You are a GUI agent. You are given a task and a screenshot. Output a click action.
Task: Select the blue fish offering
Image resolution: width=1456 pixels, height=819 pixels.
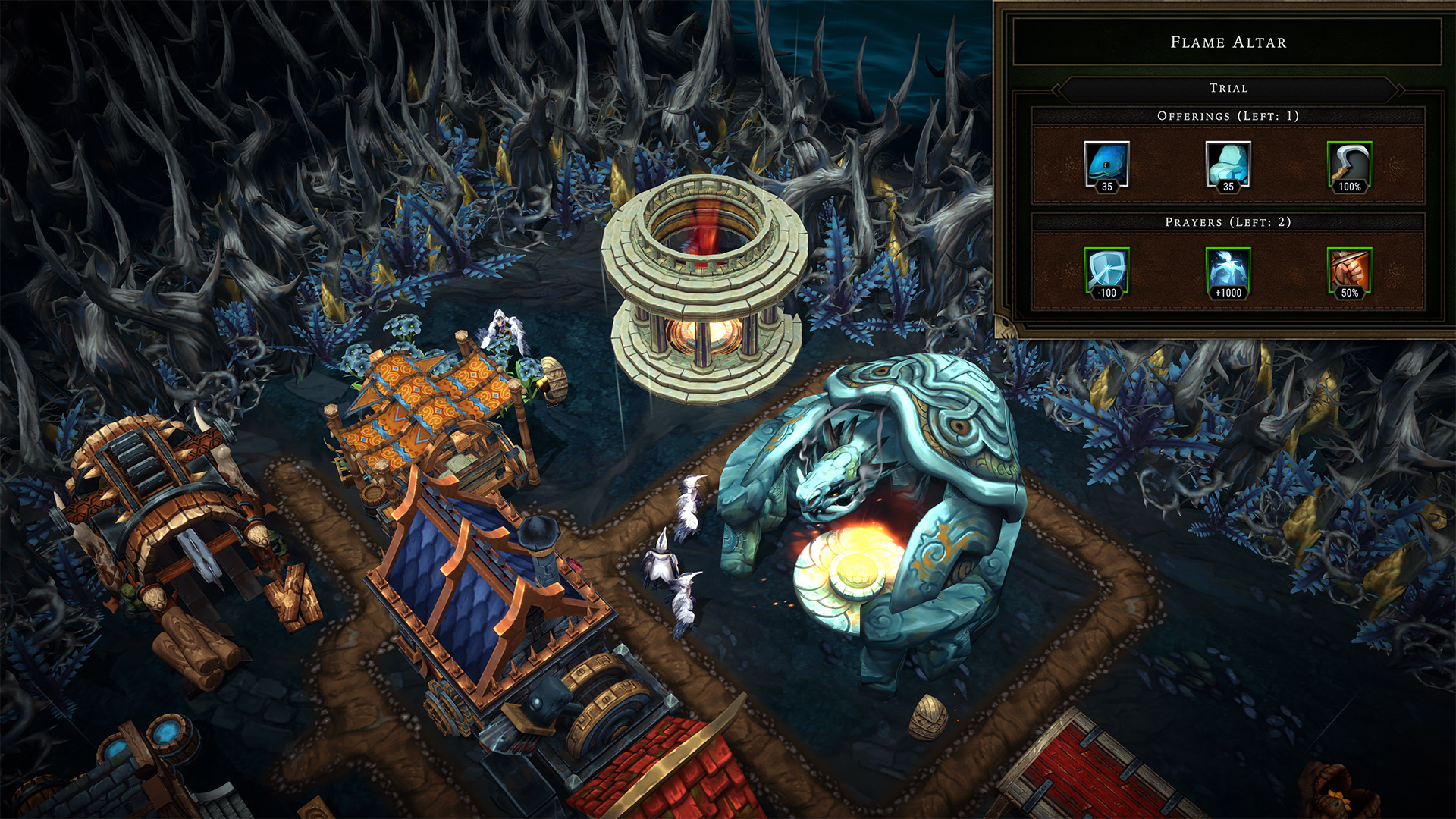1106,165
